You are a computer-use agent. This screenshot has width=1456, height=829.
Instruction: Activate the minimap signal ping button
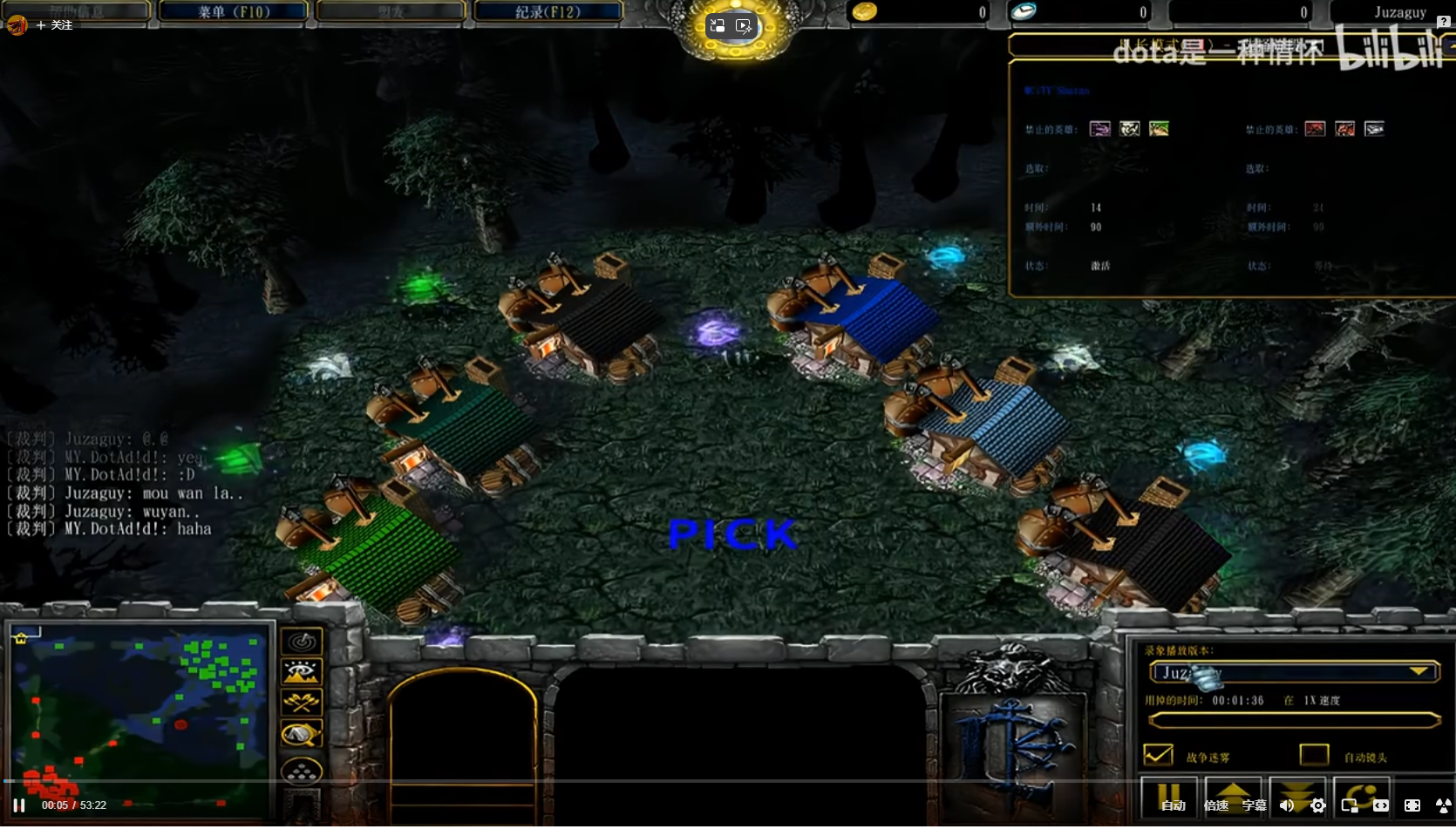303,642
